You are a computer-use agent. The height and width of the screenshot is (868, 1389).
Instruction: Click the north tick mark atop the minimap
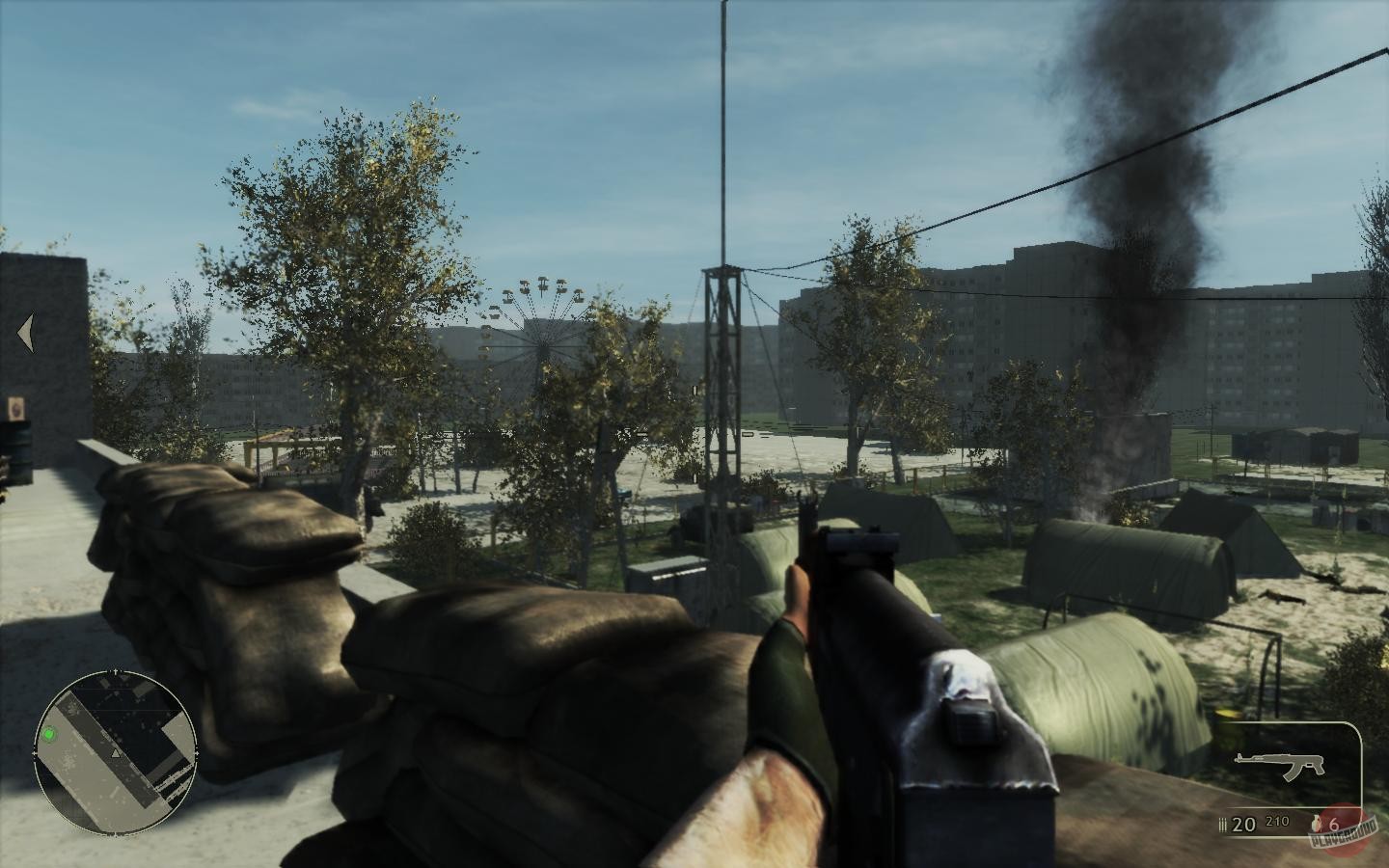point(115,669)
